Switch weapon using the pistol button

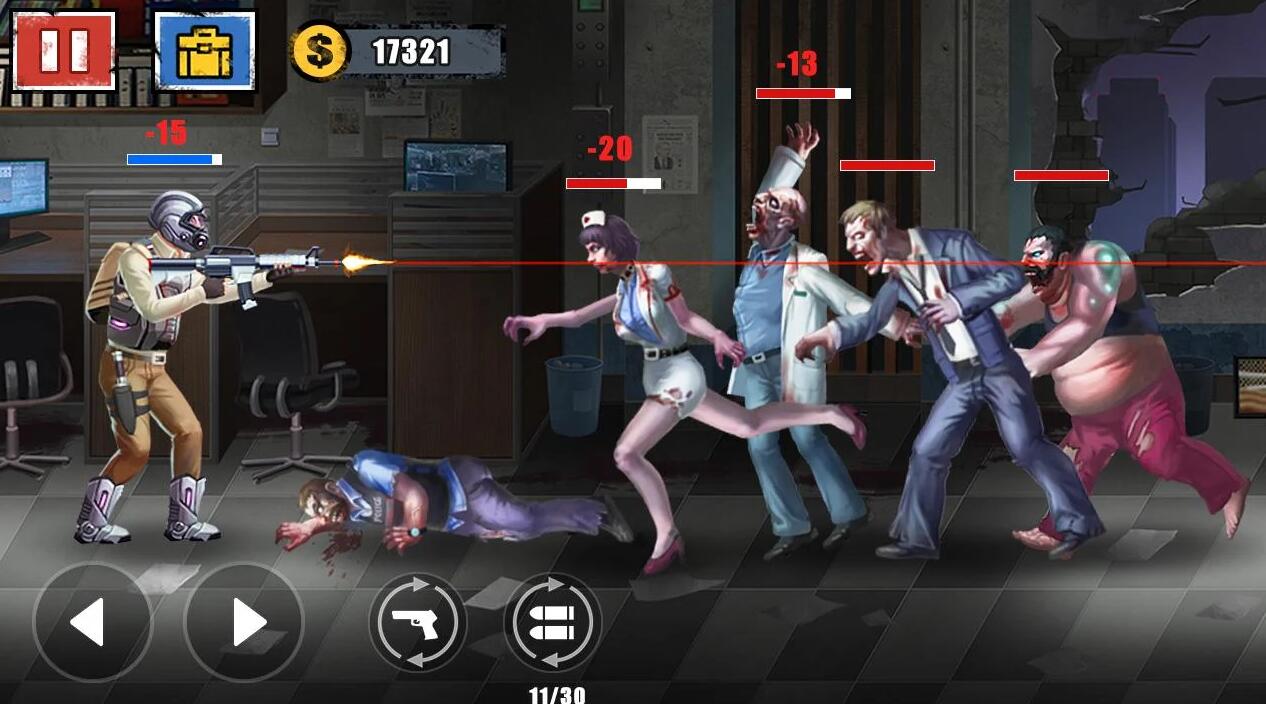tap(417, 623)
